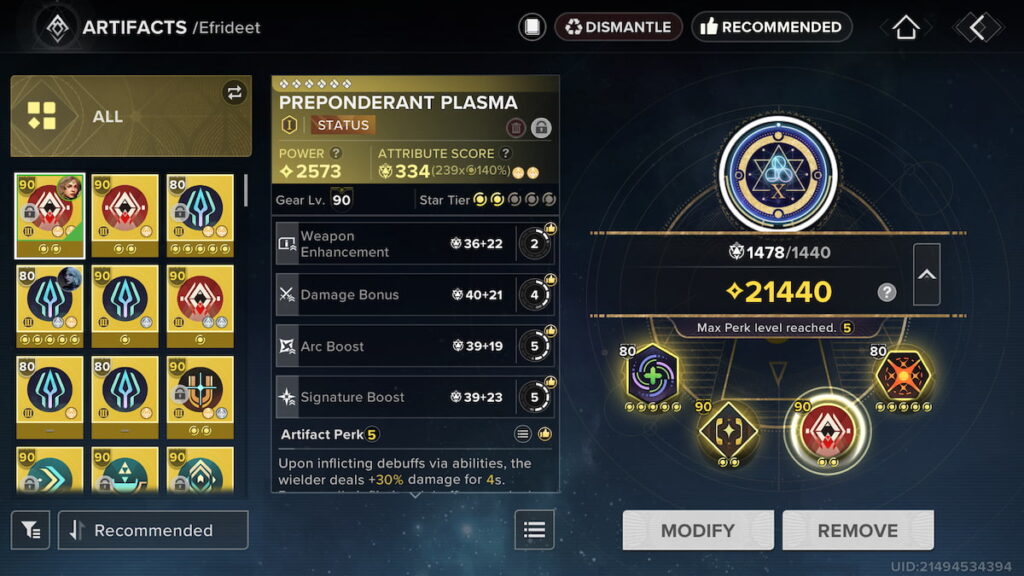The image size is (1024, 576).
Task: Click the REMOVE button
Action: [857, 530]
